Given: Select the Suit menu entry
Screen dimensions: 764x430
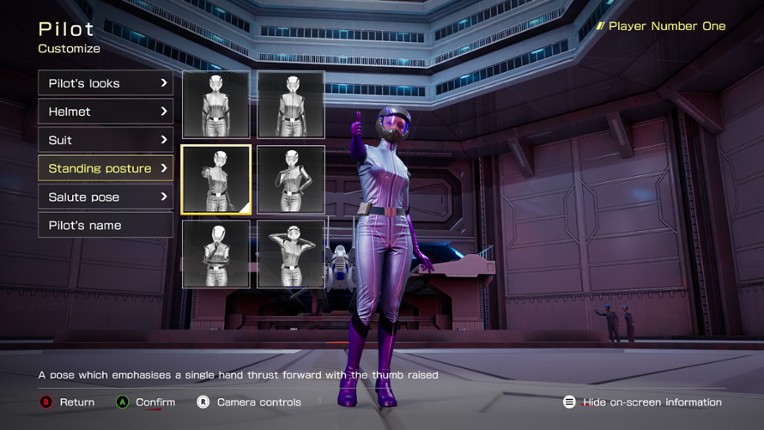Looking at the screenshot, I should pos(105,140).
